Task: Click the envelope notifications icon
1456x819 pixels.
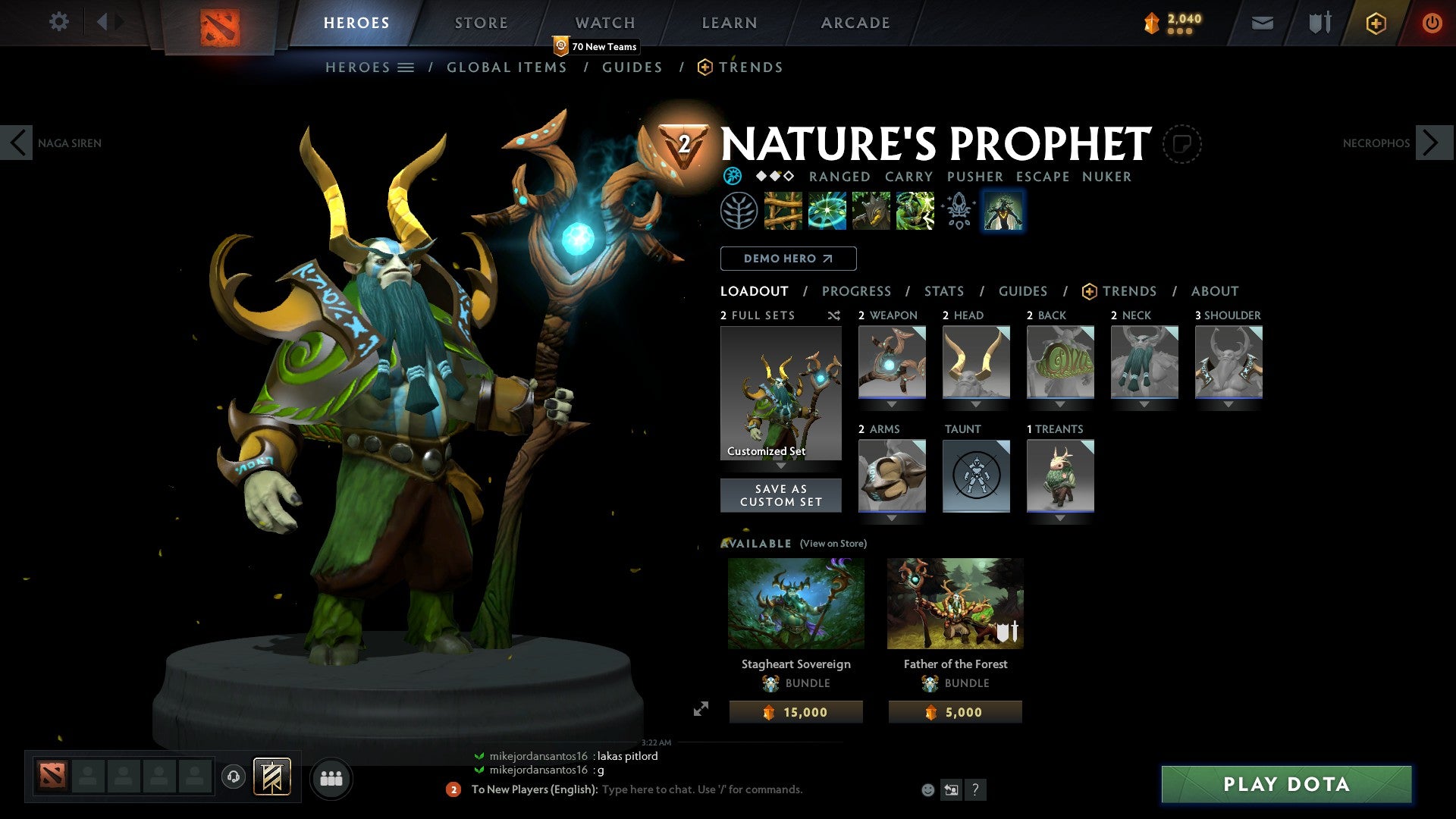Action: coord(1263,23)
